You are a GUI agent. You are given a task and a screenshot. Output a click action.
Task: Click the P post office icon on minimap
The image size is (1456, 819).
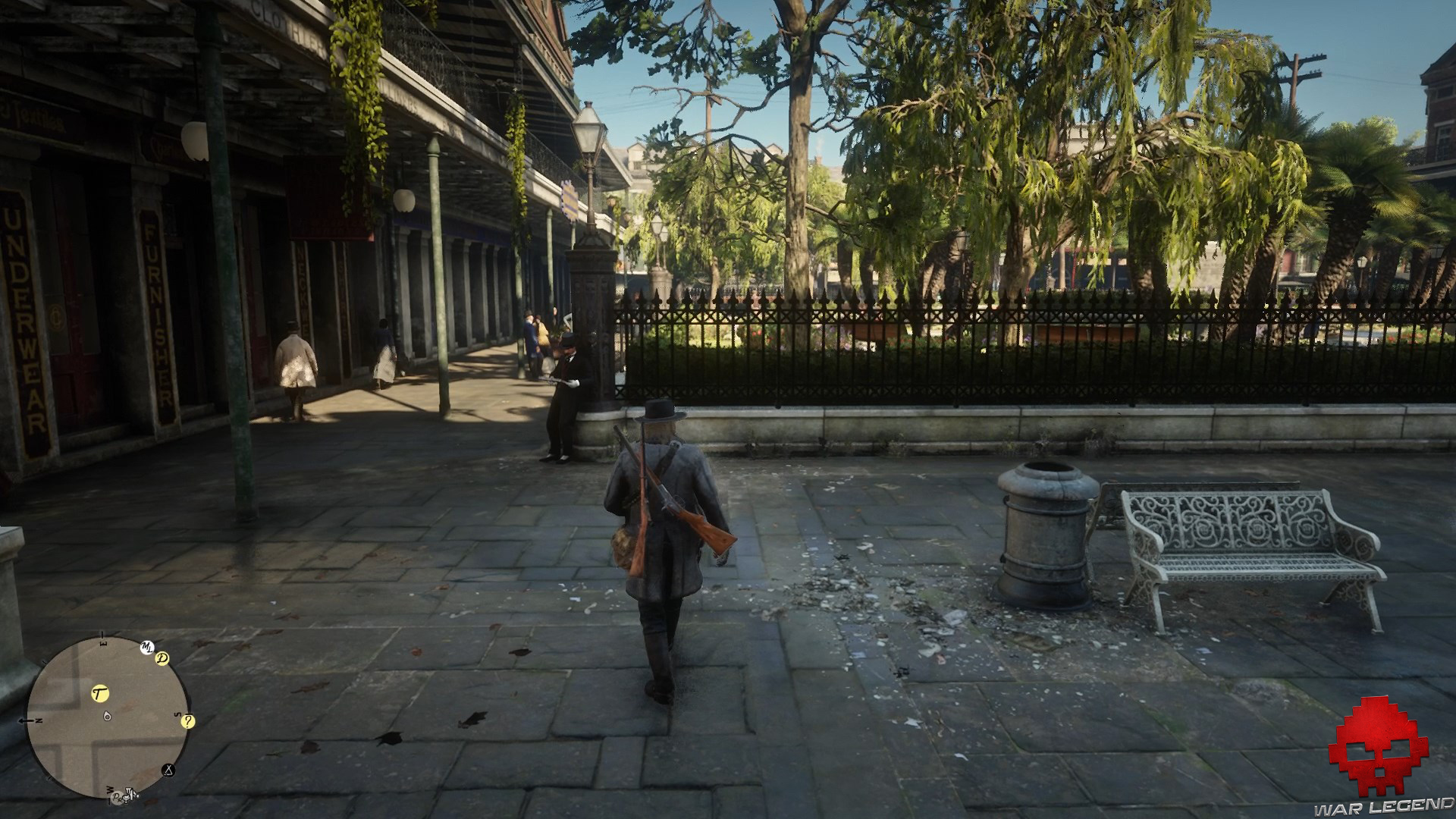pos(116,798)
